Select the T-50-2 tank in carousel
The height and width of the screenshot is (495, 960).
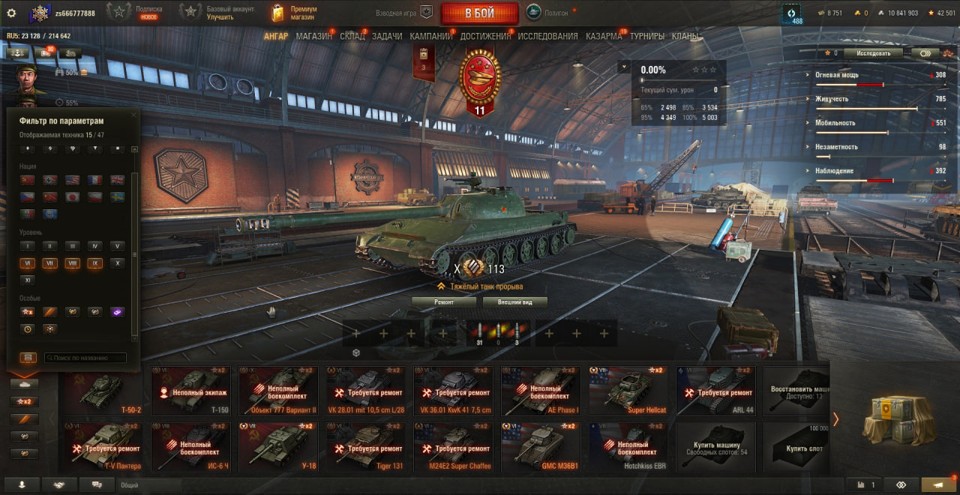pos(104,390)
